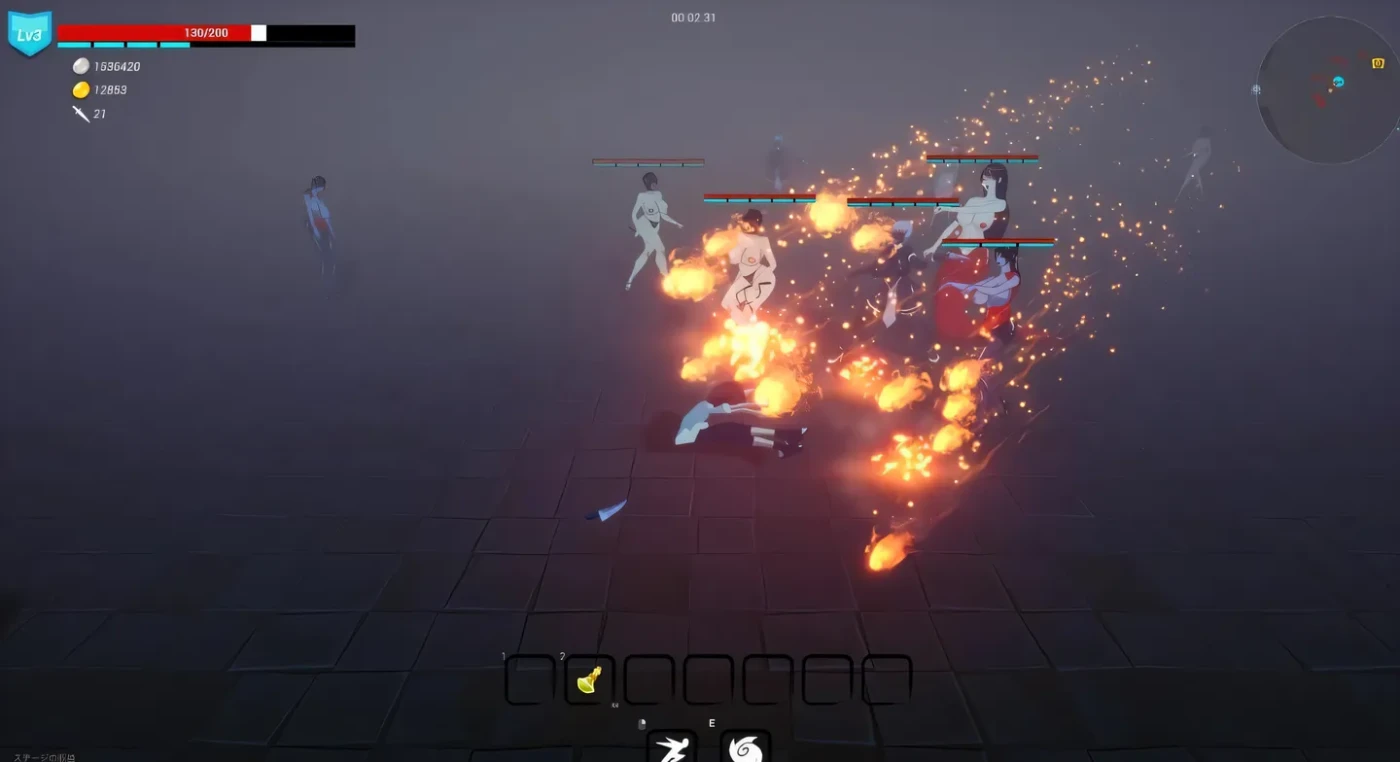Select the gold chest marker on the minimap
Viewport: 1400px width, 762px height.
[1378, 63]
